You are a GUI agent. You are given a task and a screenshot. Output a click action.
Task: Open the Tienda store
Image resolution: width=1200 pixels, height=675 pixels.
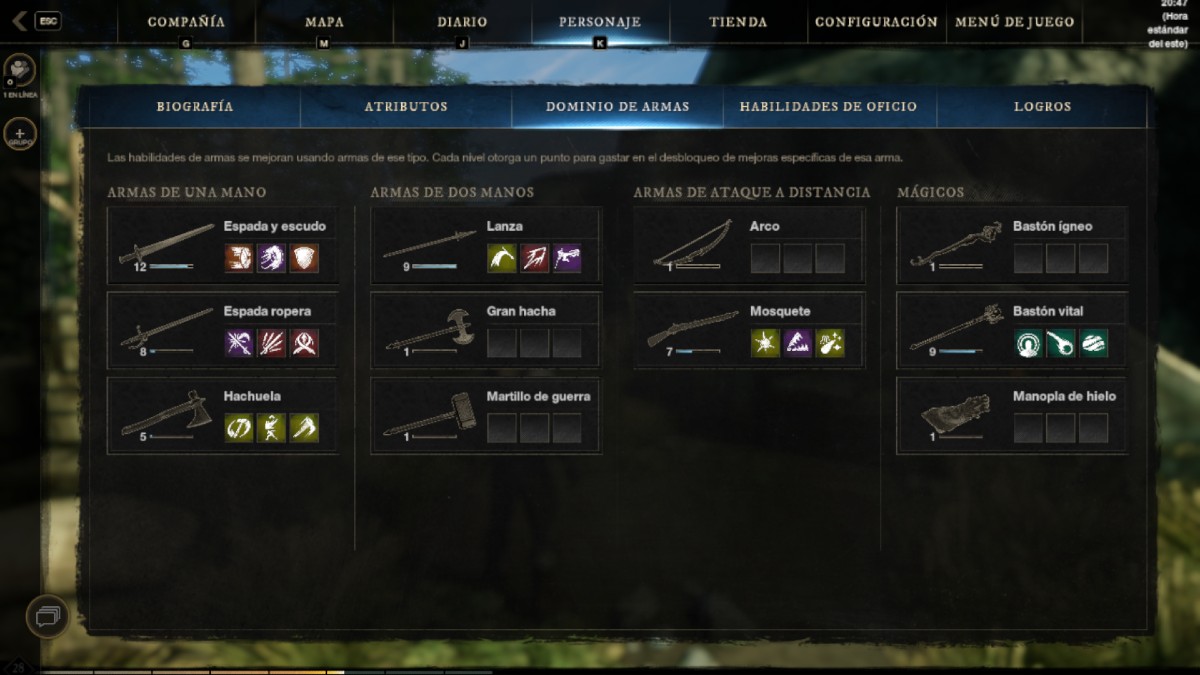point(738,21)
